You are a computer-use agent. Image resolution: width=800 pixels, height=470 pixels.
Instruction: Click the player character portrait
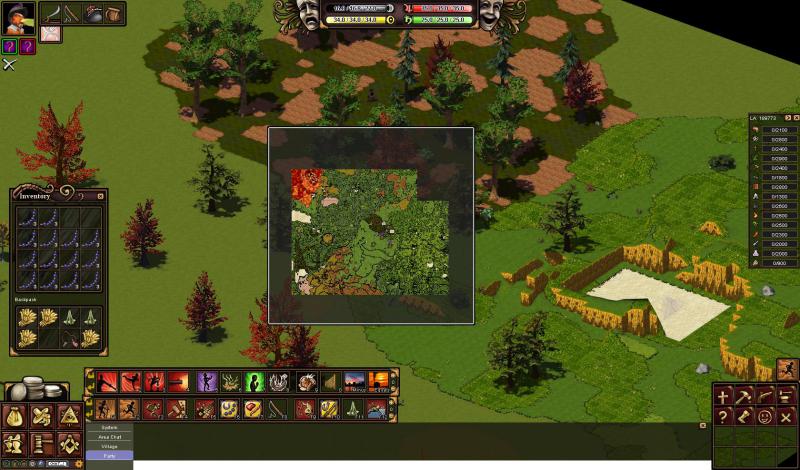[19, 17]
